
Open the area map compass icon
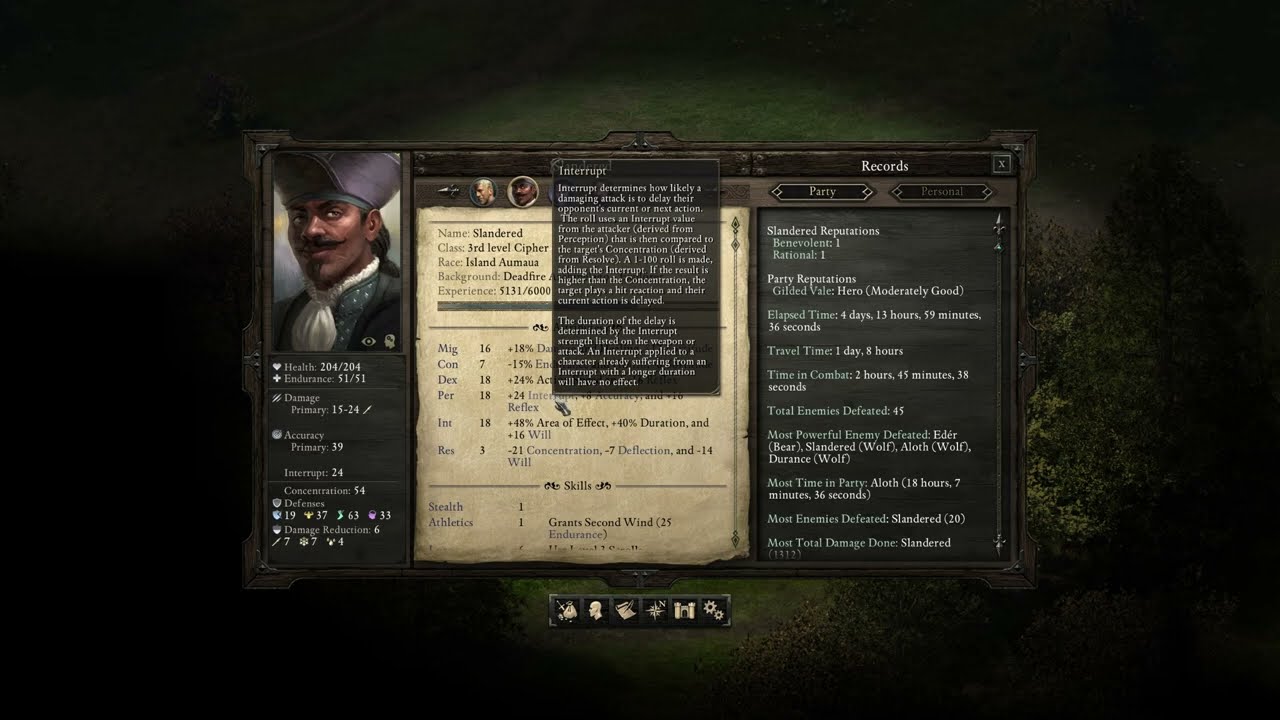click(655, 610)
